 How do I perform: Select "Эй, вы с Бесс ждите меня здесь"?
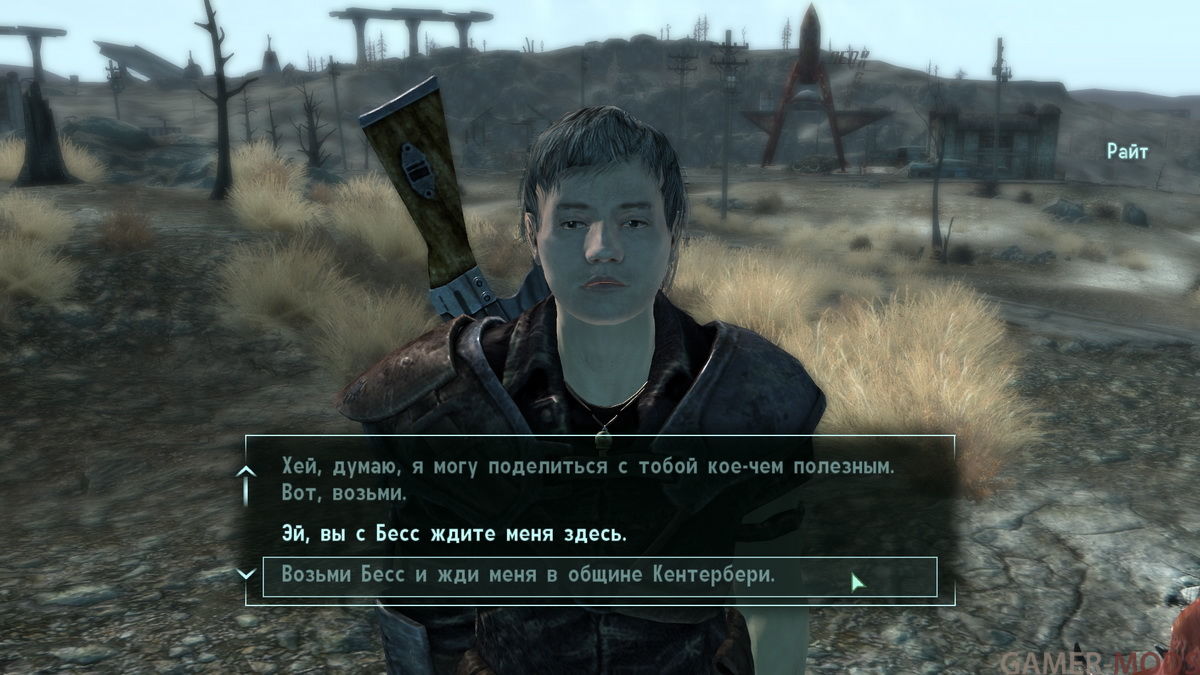tap(453, 534)
